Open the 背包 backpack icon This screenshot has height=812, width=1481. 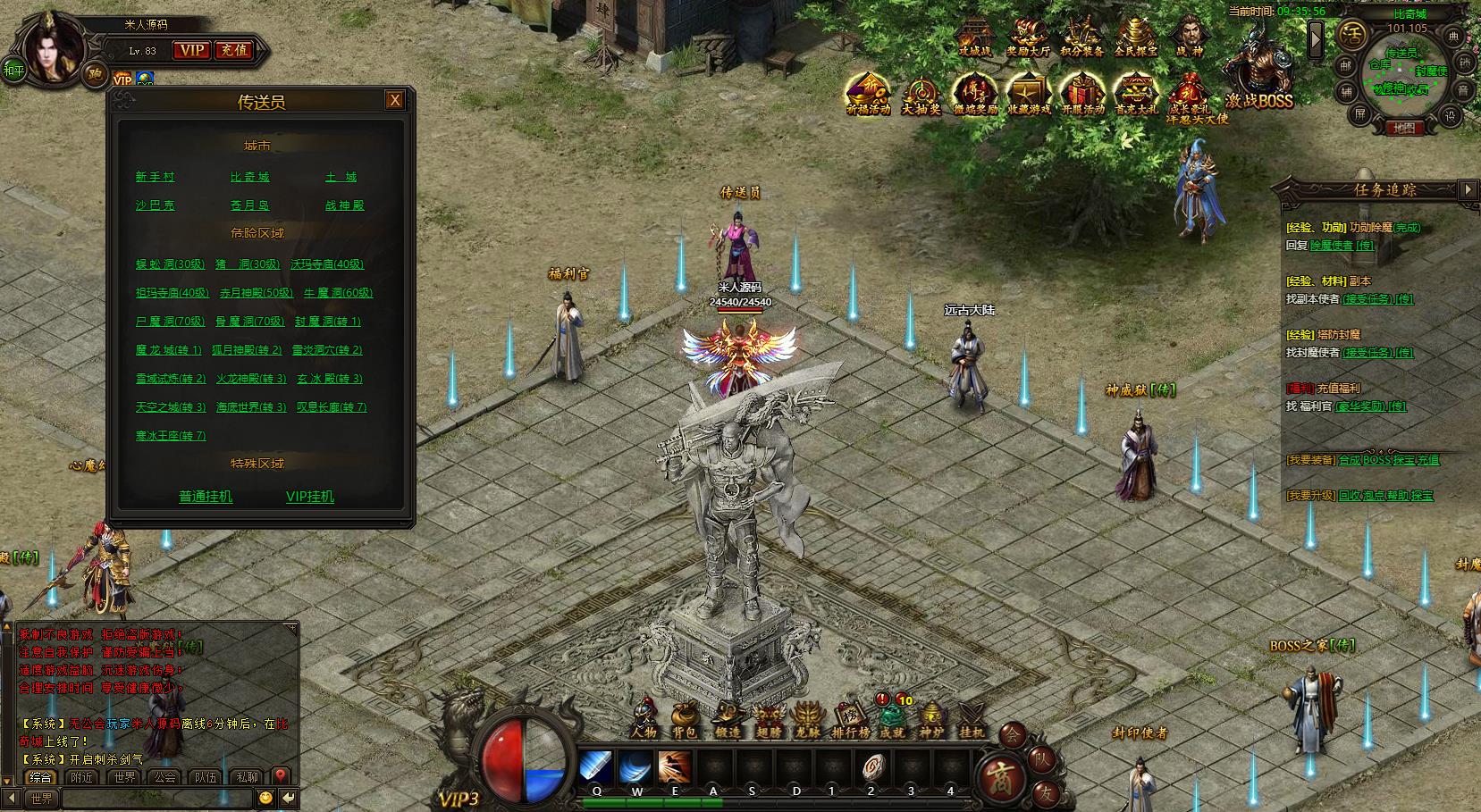pyautogui.click(x=685, y=720)
